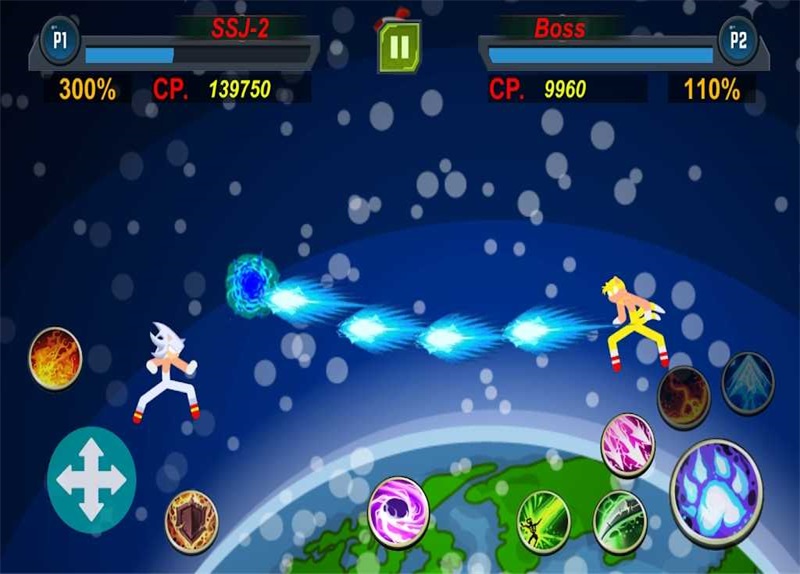Activate the bright fire skill icon

[54, 357]
